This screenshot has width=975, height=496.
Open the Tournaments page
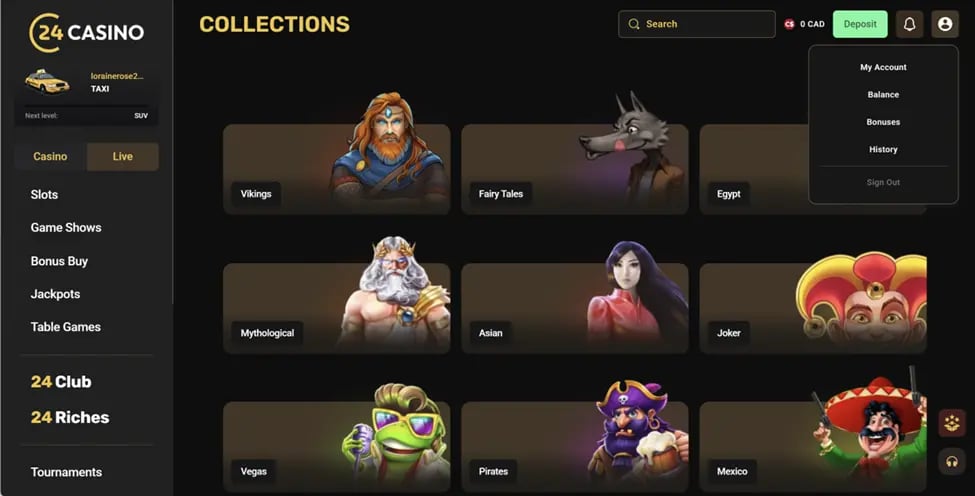(66, 472)
